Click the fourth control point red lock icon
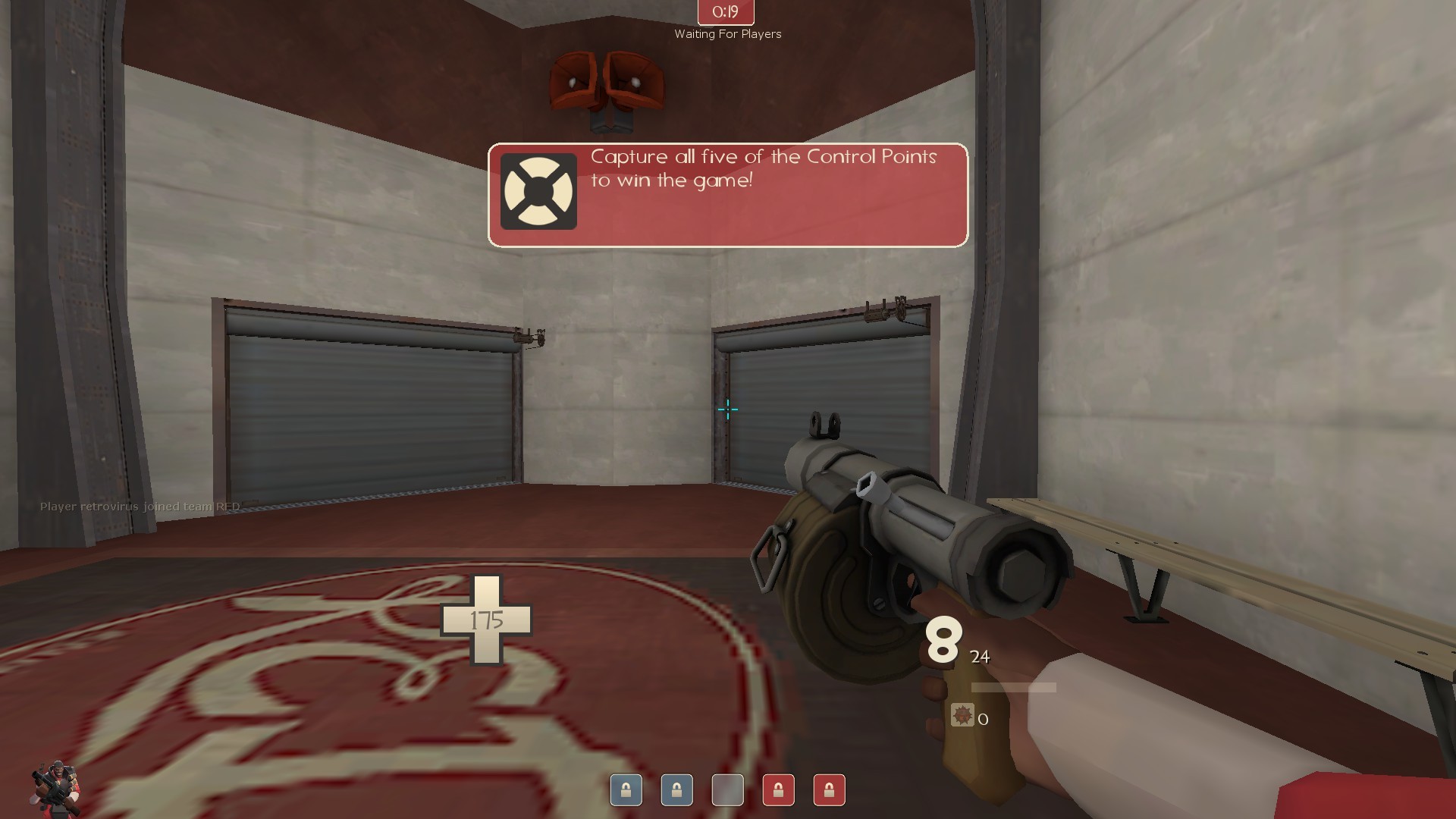 [778, 790]
